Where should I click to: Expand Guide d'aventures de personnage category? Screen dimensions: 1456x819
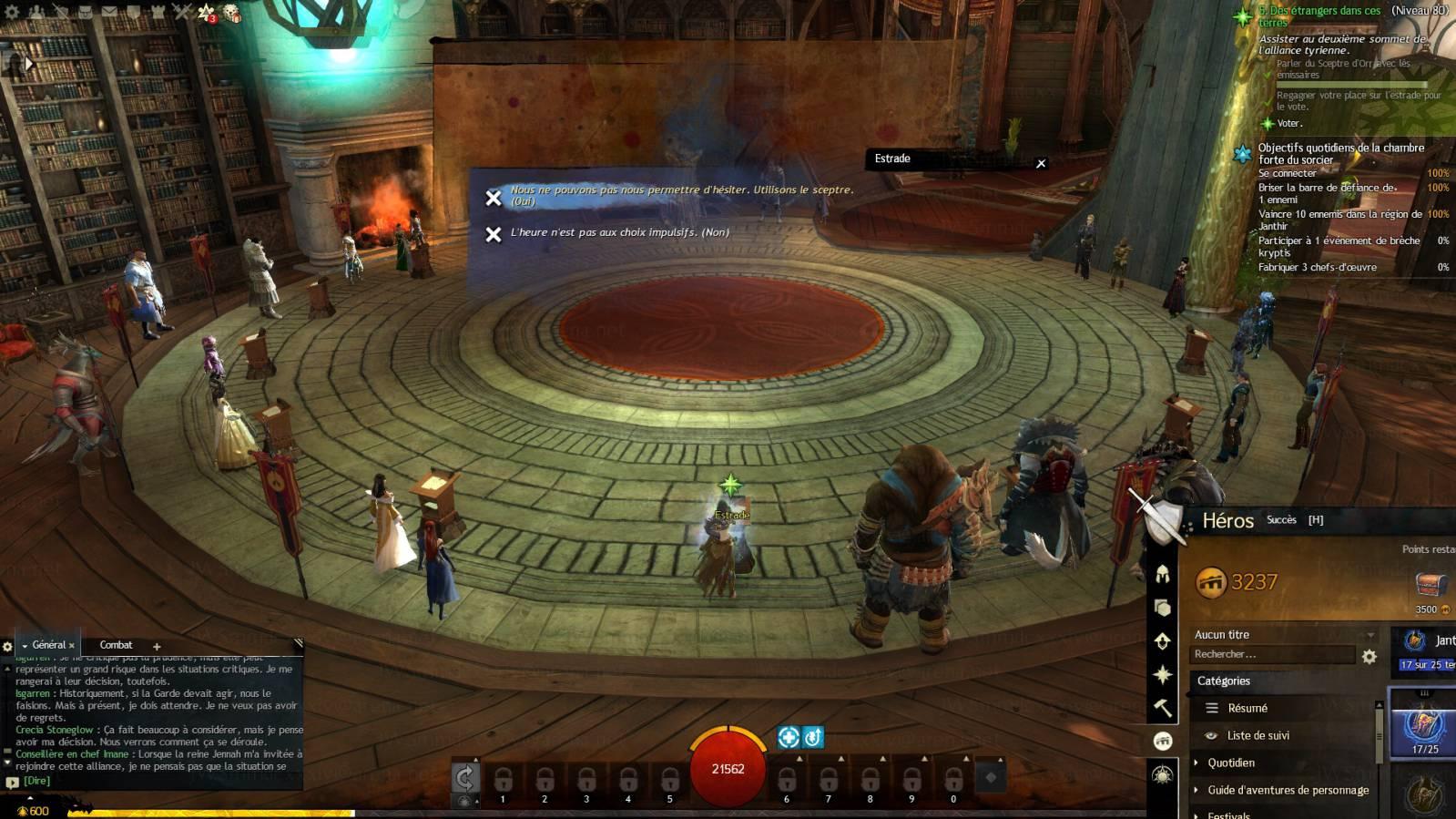coord(1288,790)
